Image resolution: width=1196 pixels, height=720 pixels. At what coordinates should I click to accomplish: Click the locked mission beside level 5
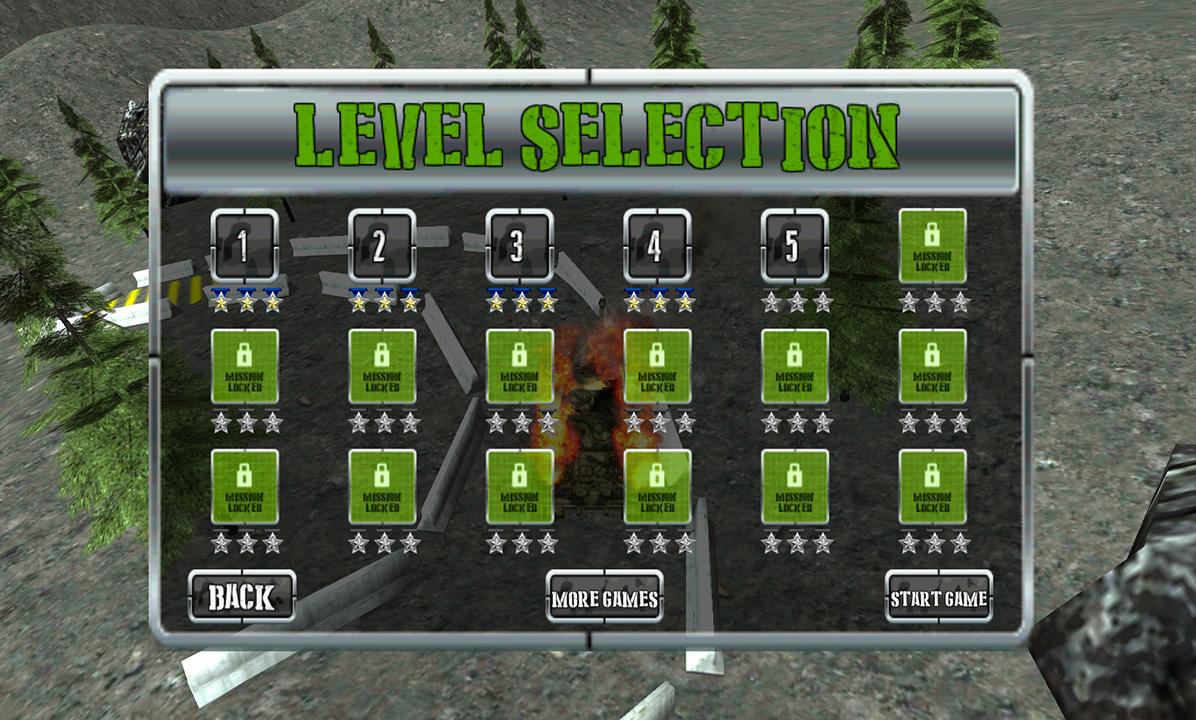[x=932, y=246]
